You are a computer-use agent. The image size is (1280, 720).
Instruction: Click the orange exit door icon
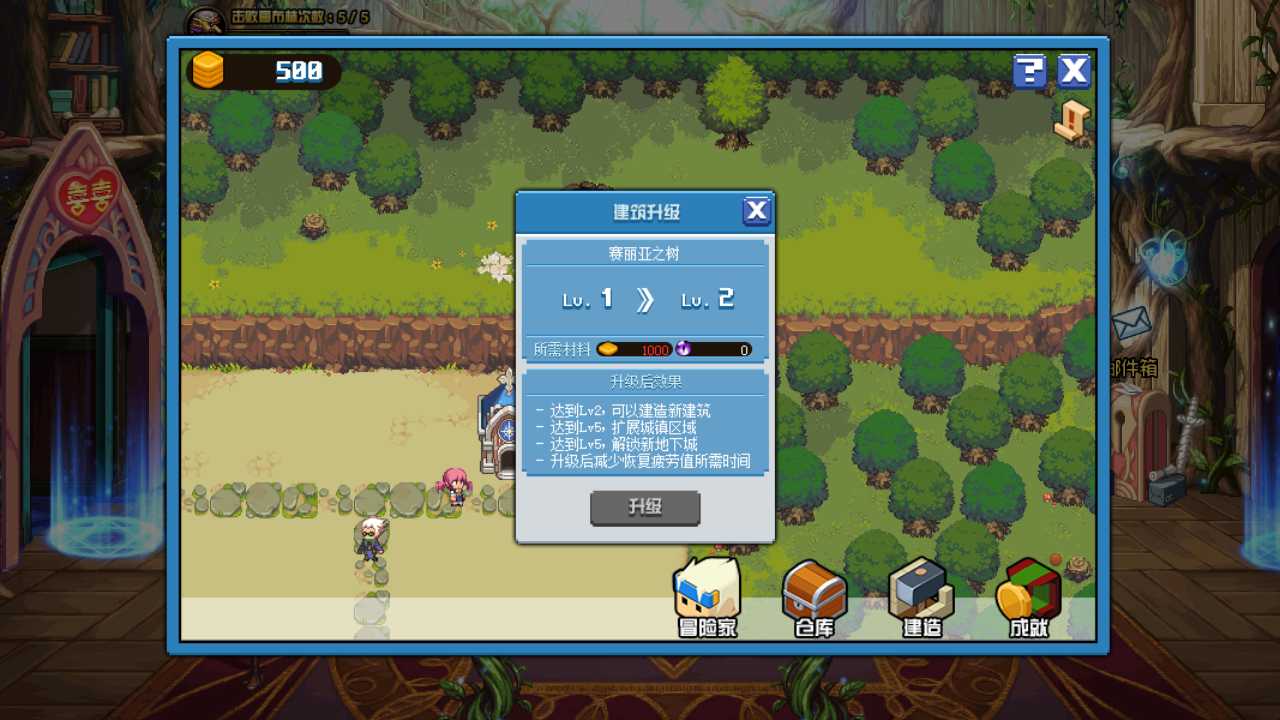(1071, 121)
